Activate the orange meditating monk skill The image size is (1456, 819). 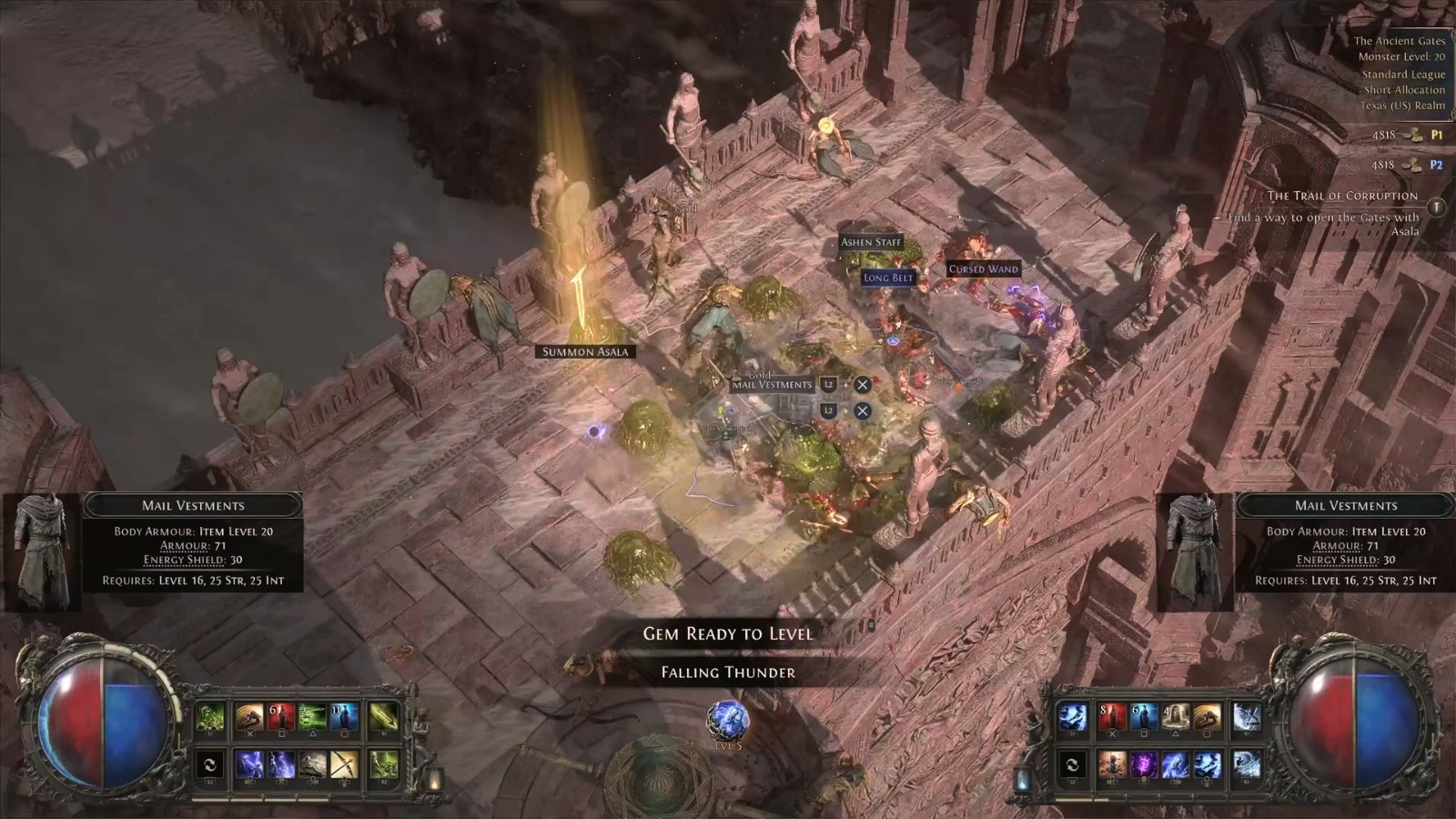coord(1112,764)
